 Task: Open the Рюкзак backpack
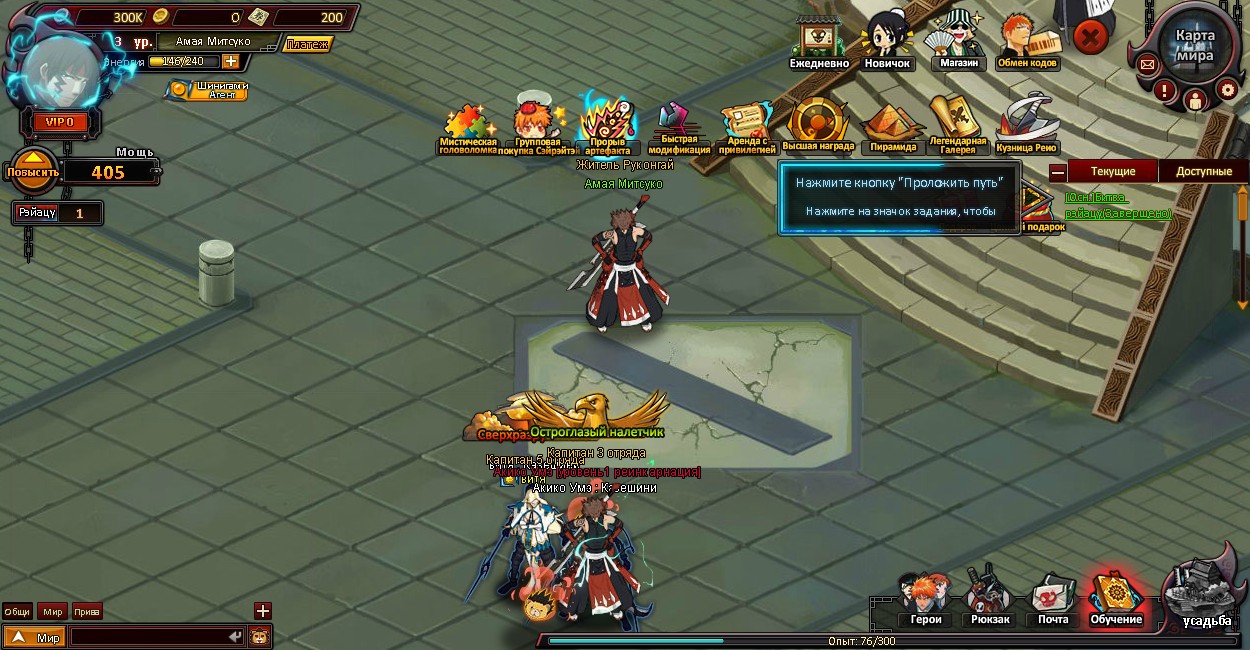(x=989, y=599)
